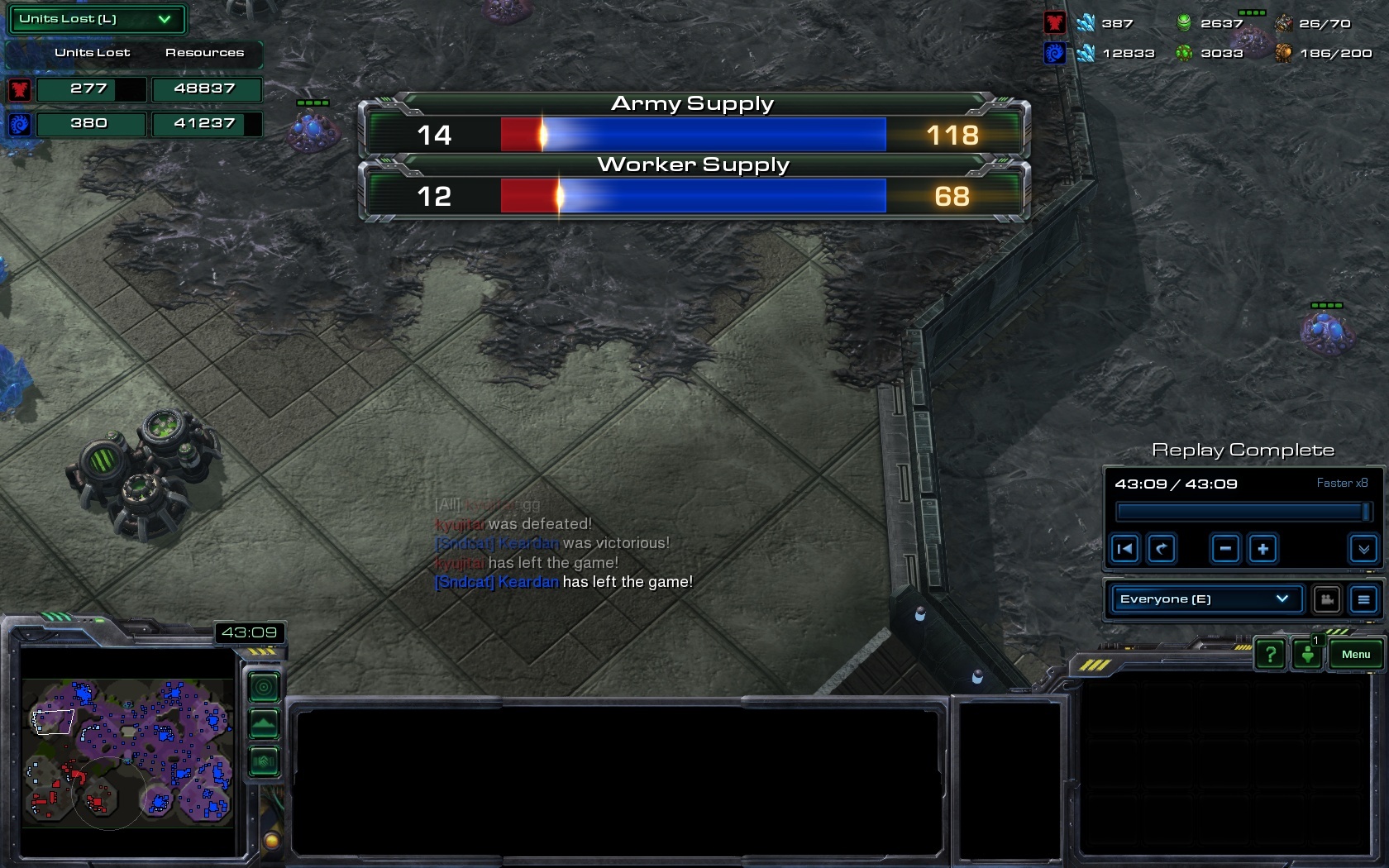The width and height of the screenshot is (1389, 868).
Task: Open the question mark help button
Action: [1270, 655]
